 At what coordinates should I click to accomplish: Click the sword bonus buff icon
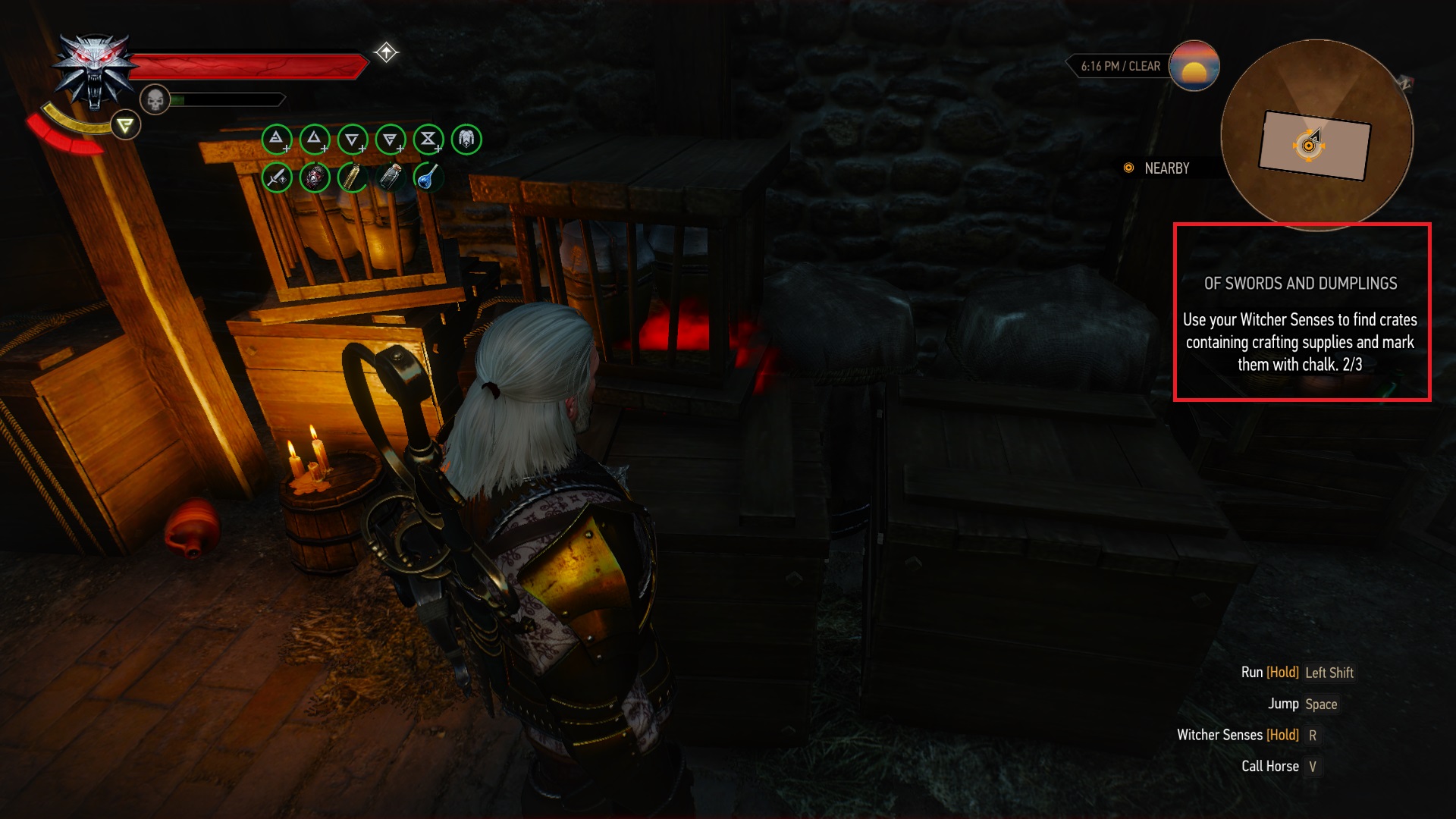pyautogui.click(x=277, y=177)
